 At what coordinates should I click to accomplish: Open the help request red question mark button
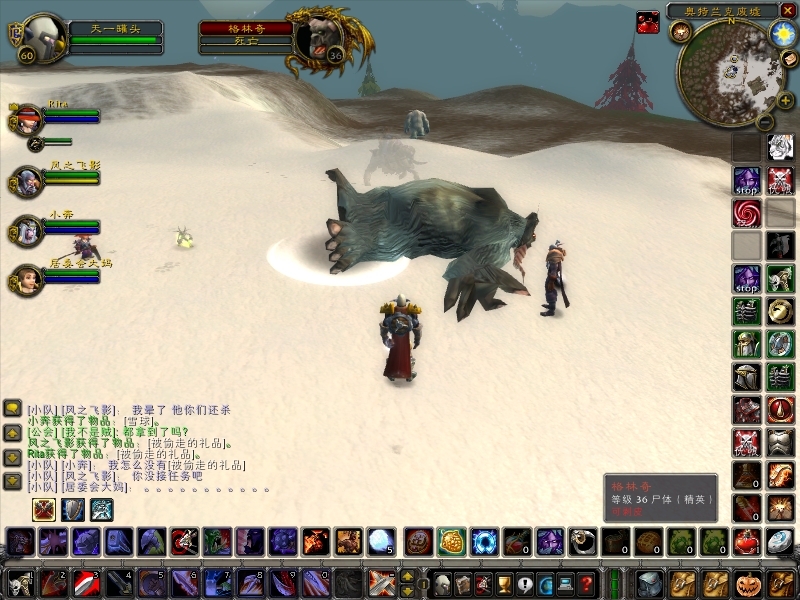[588, 583]
